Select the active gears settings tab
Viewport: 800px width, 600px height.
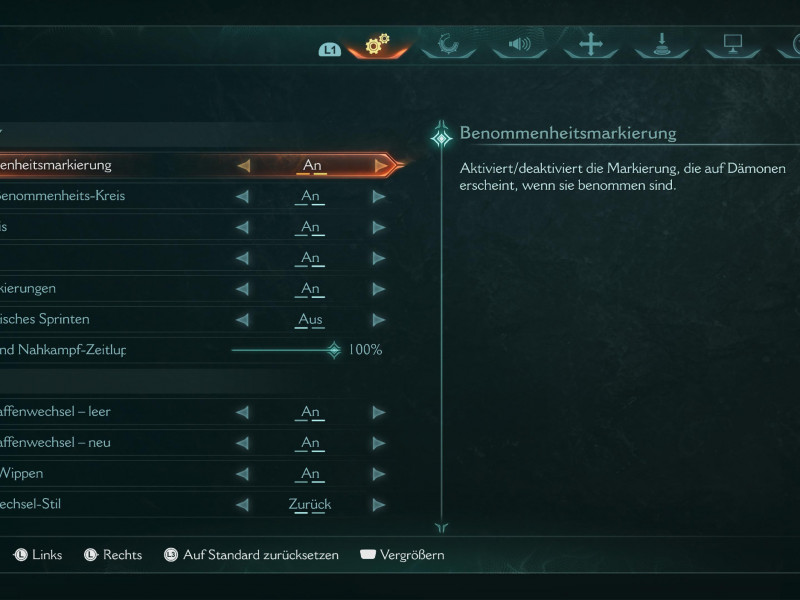point(377,44)
